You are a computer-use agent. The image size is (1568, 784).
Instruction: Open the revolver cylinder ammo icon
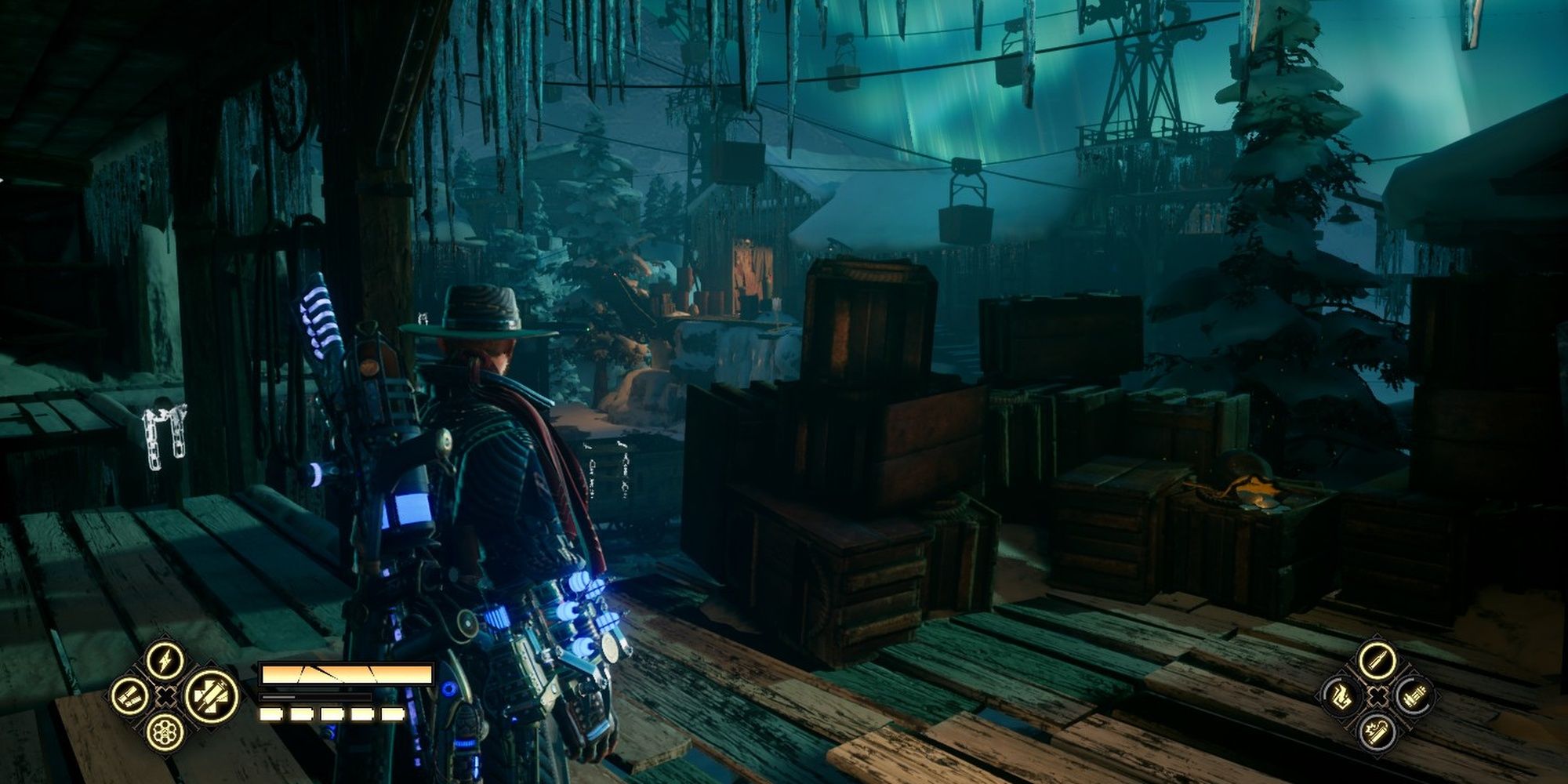165,733
